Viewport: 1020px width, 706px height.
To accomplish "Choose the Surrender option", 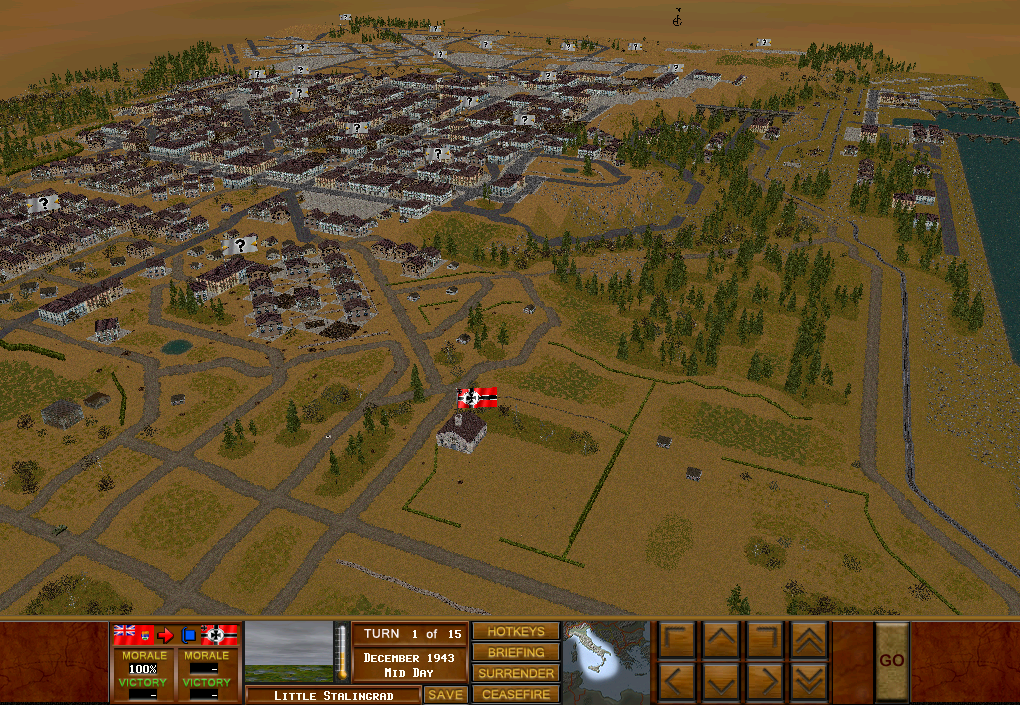I will 516,674.
